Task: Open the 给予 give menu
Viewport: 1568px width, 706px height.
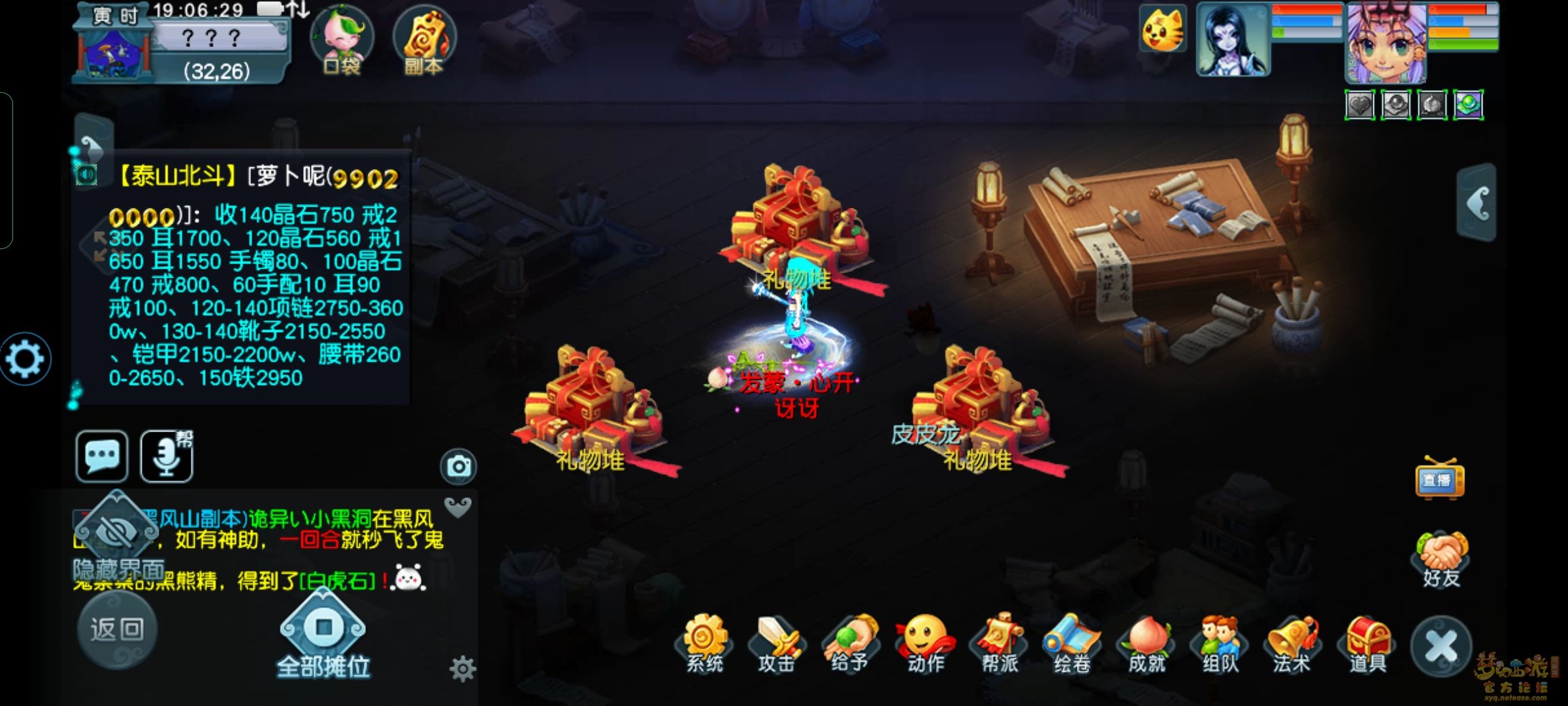Action: point(850,643)
